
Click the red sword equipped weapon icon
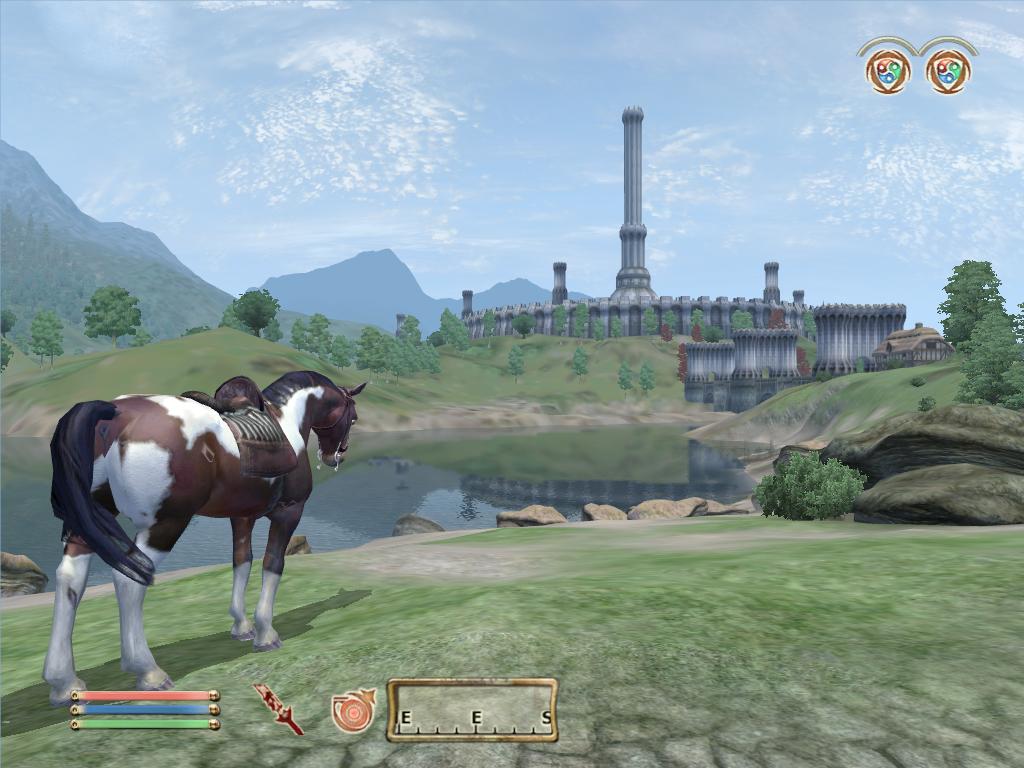tap(277, 708)
